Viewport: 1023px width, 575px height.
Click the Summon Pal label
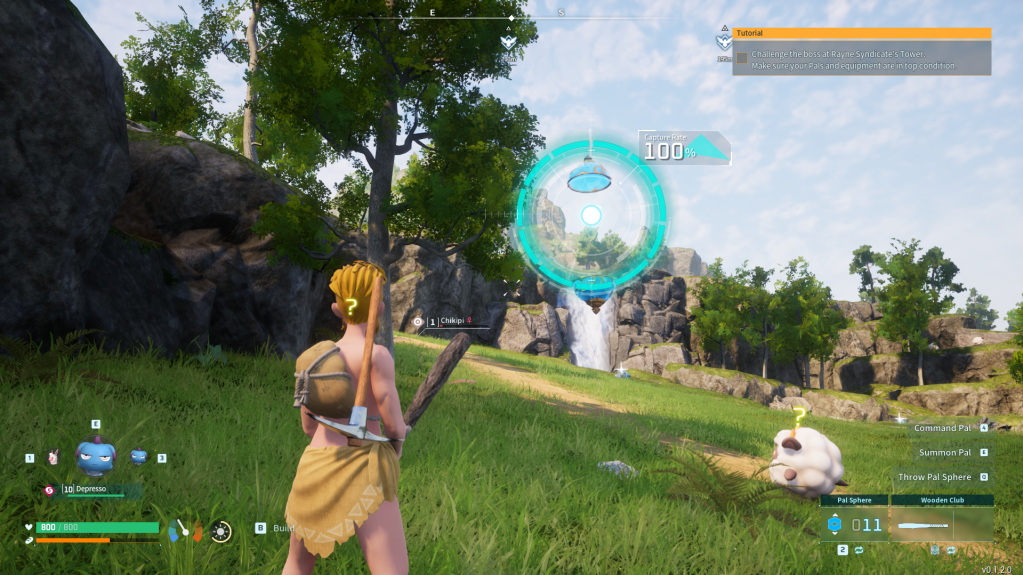tap(945, 453)
